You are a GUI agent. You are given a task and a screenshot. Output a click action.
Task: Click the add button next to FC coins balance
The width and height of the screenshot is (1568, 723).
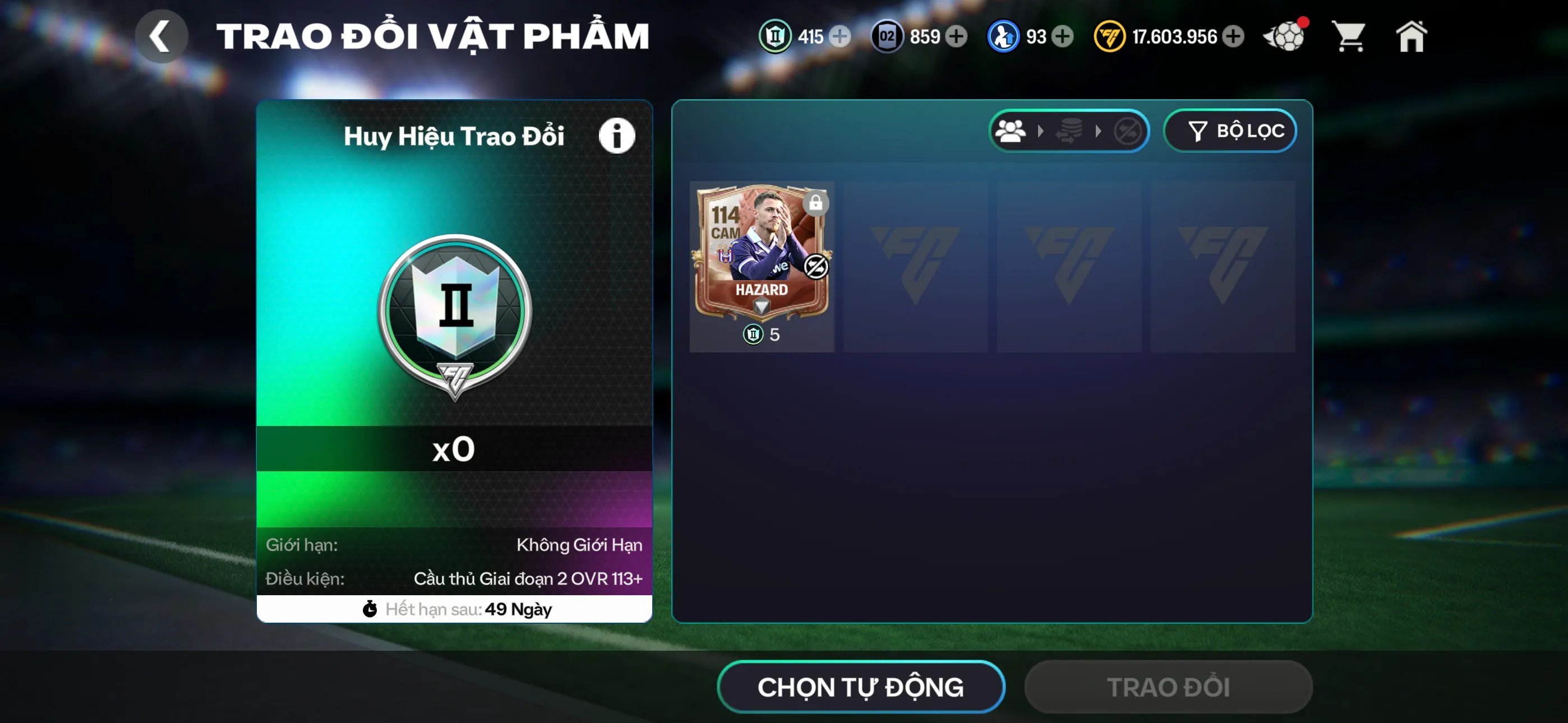coord(1234,36)
